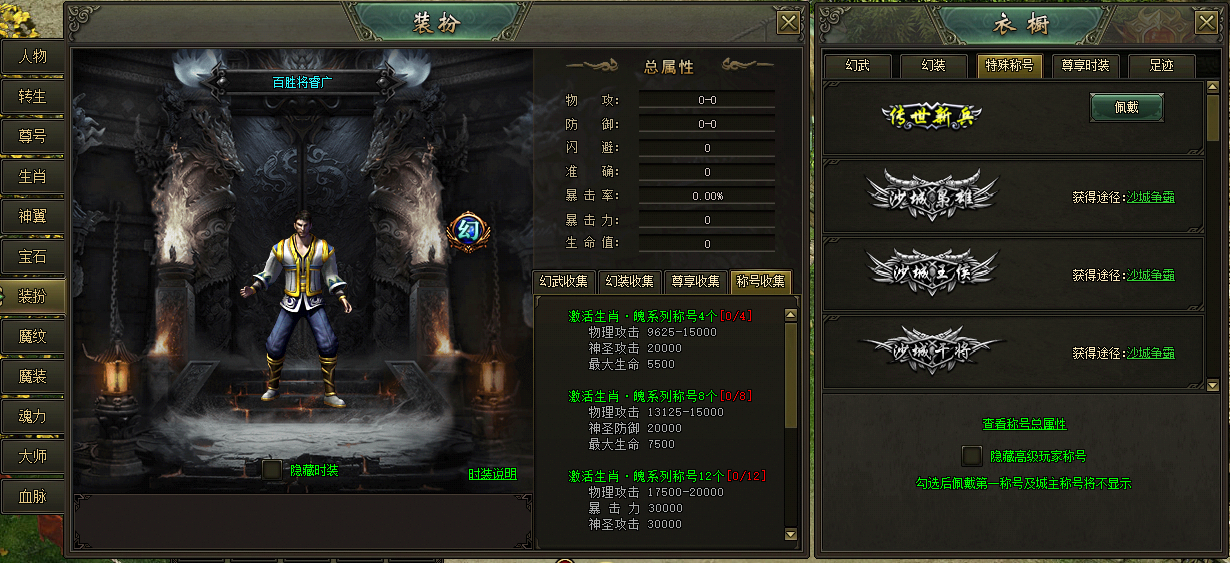This screenshot has width=1230, height=563.
Task: Open the 宝石 gem tab
Action: pos(32,256)
